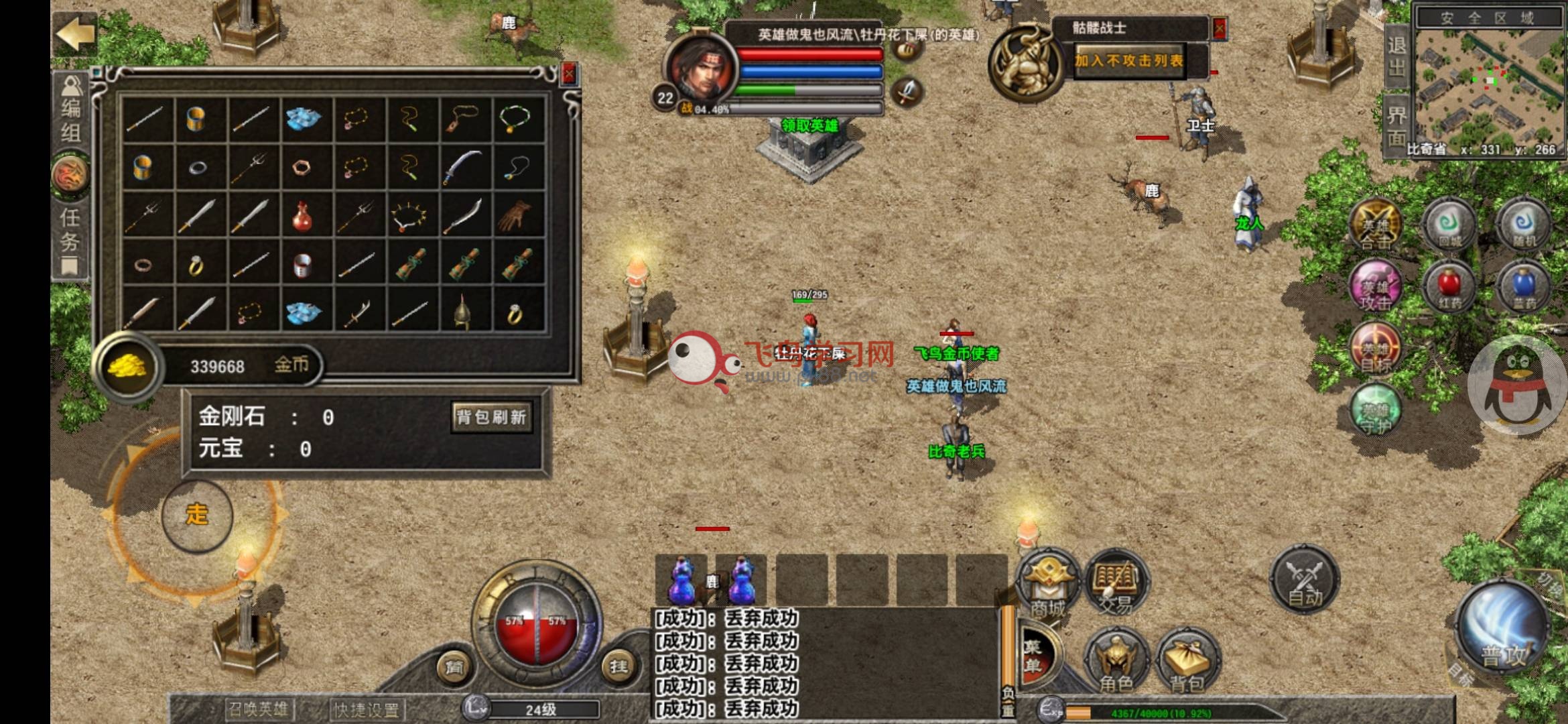Toggle the 界面 interface button
Image resolution: width=1568 pixels, height=724 pixels.
(x=1397, y=126)
